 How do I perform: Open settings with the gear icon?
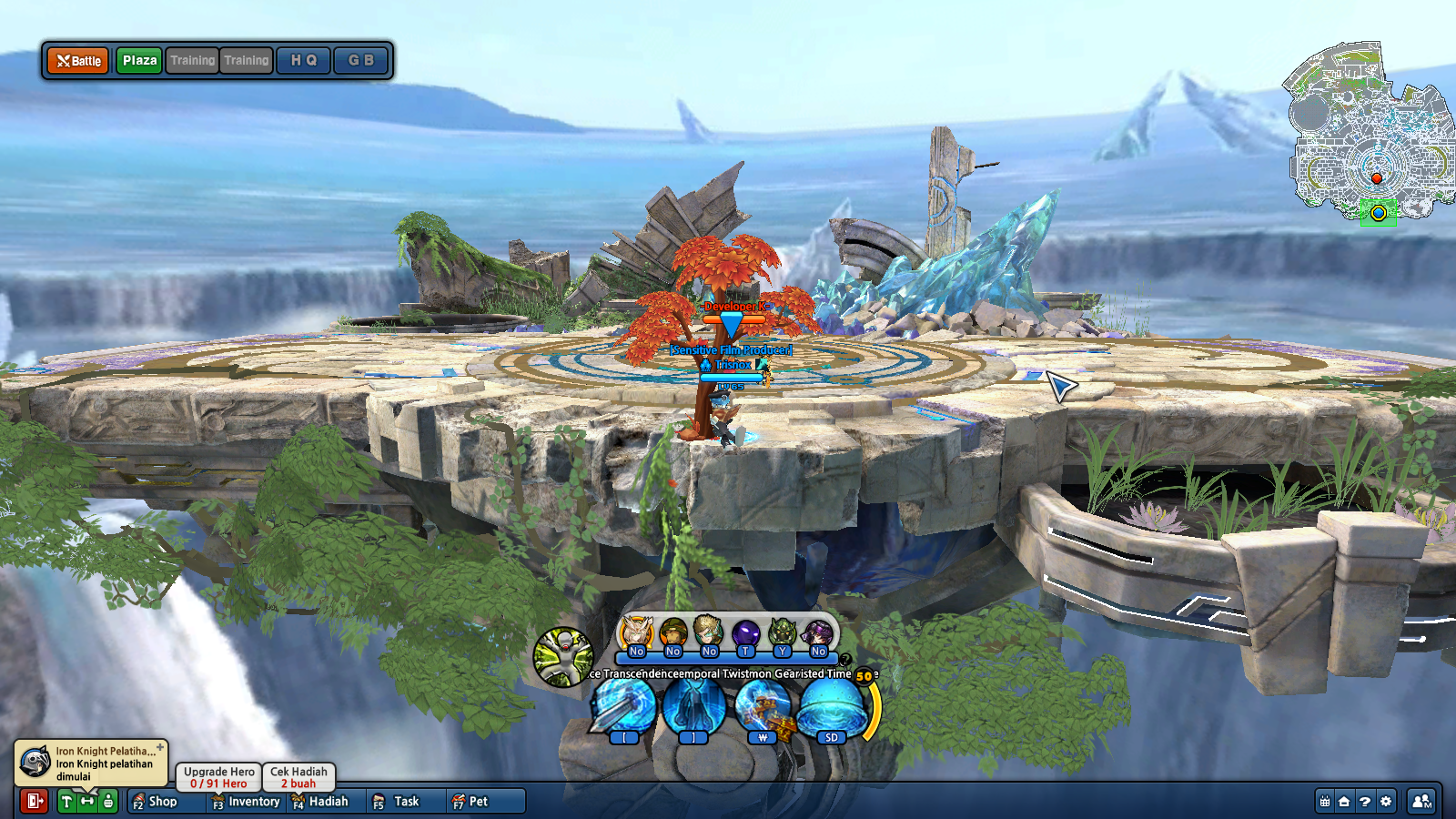1386,802
